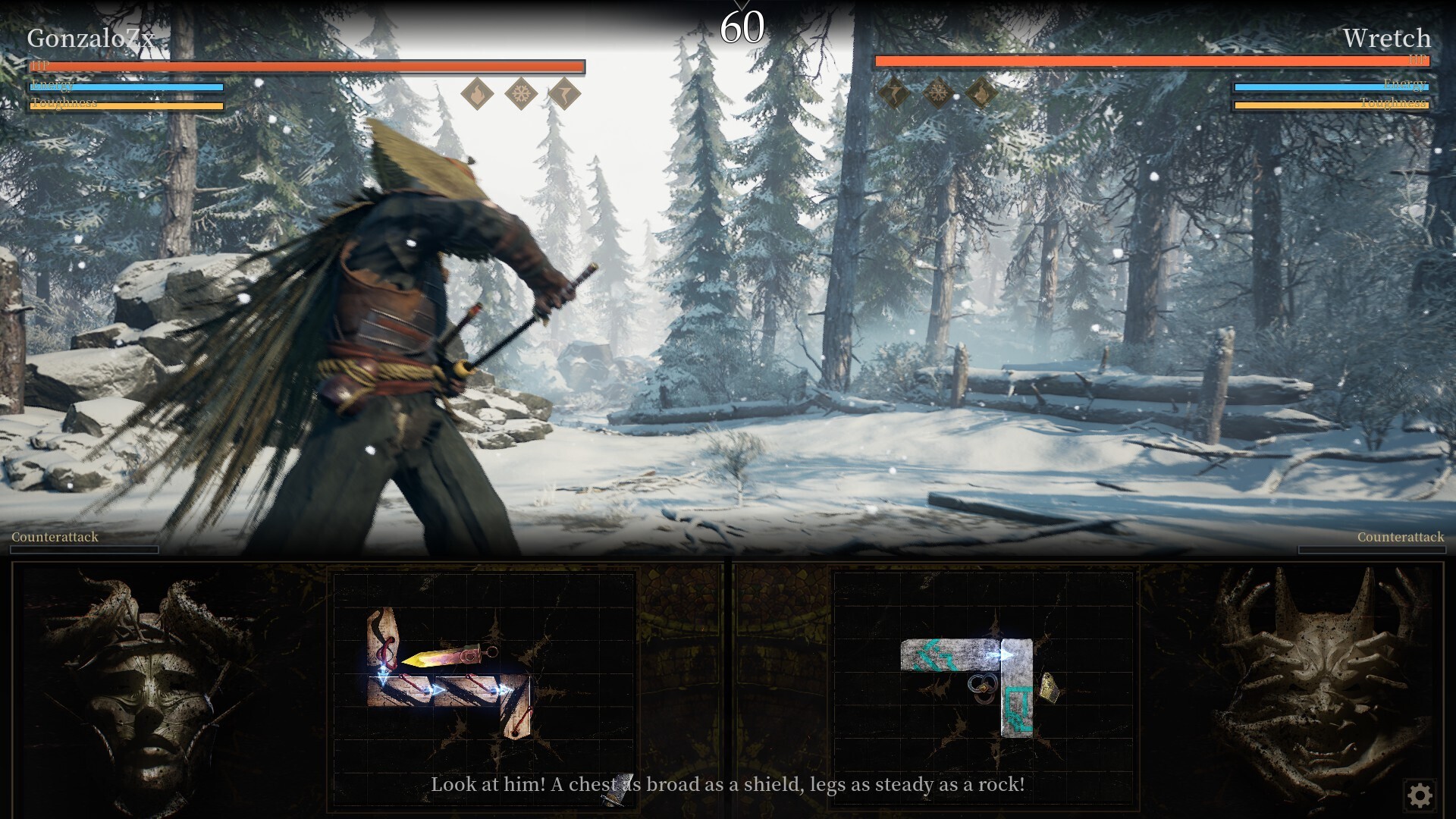Click the snowflake icon near Wretch's health bar

point(939,95)
